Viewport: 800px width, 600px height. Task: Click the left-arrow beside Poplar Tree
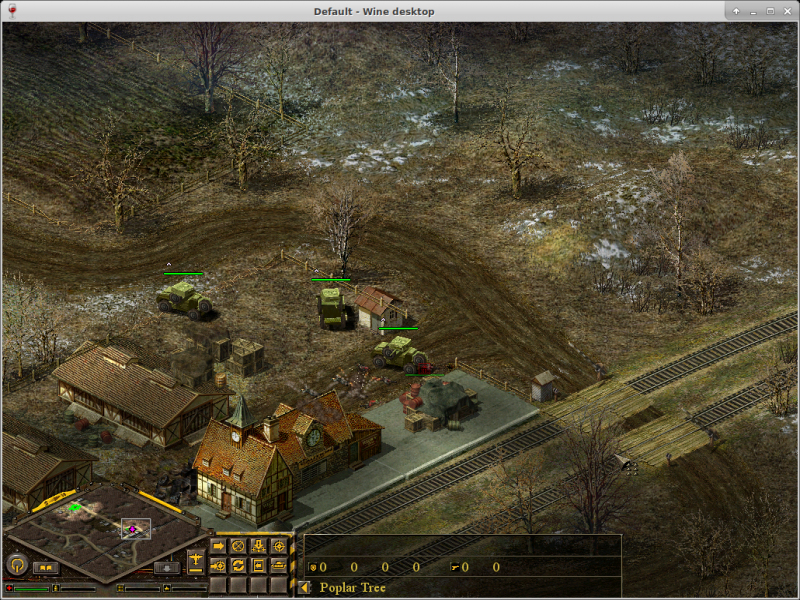[304, 588]
